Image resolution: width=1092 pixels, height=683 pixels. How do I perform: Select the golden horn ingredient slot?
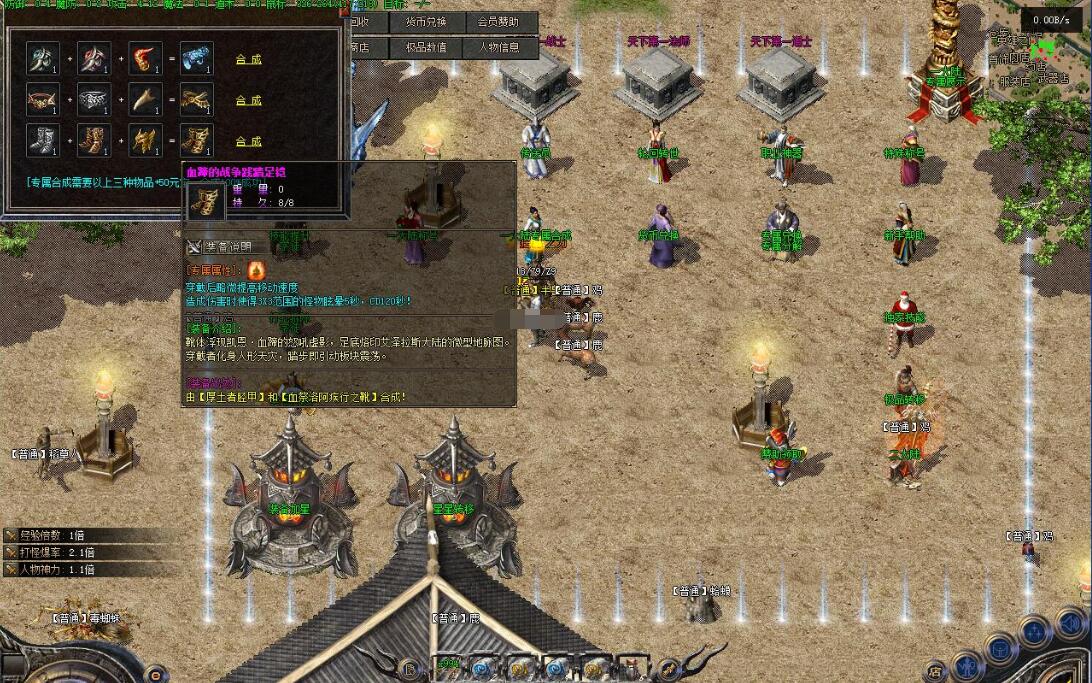(x=145, y=100)
